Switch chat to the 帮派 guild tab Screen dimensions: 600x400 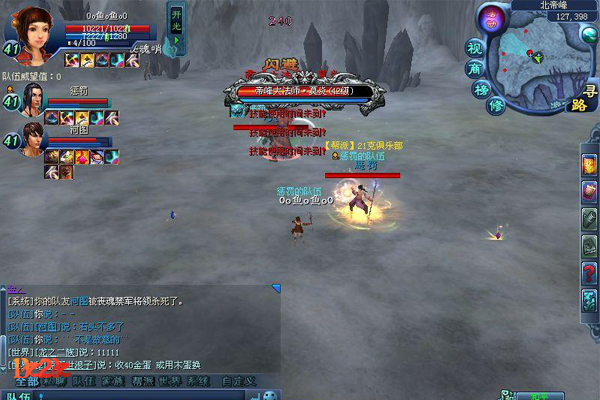pos(142,381)
